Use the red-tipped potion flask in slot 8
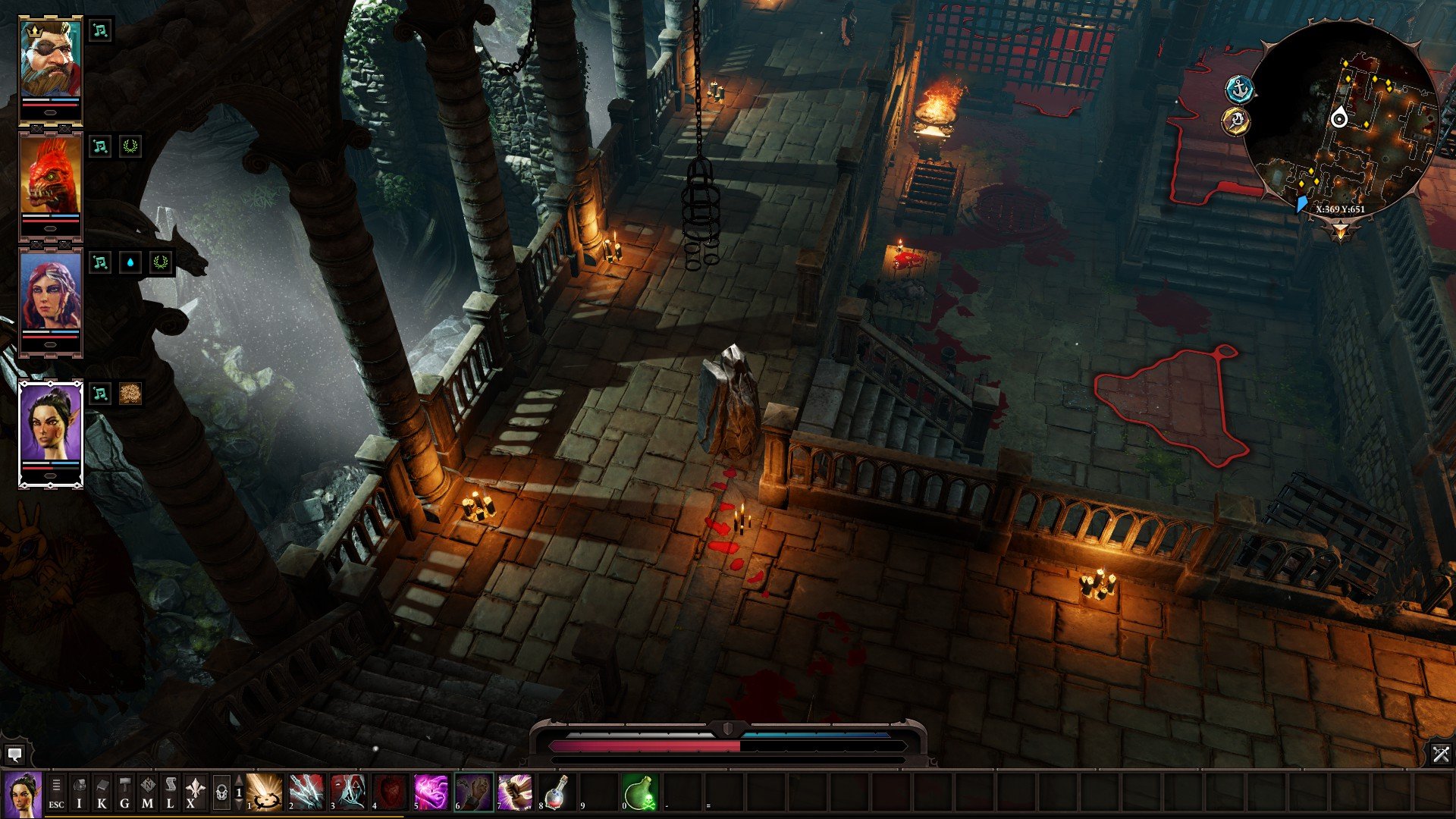The image size is (1456, 819). (x=556, y=792)
